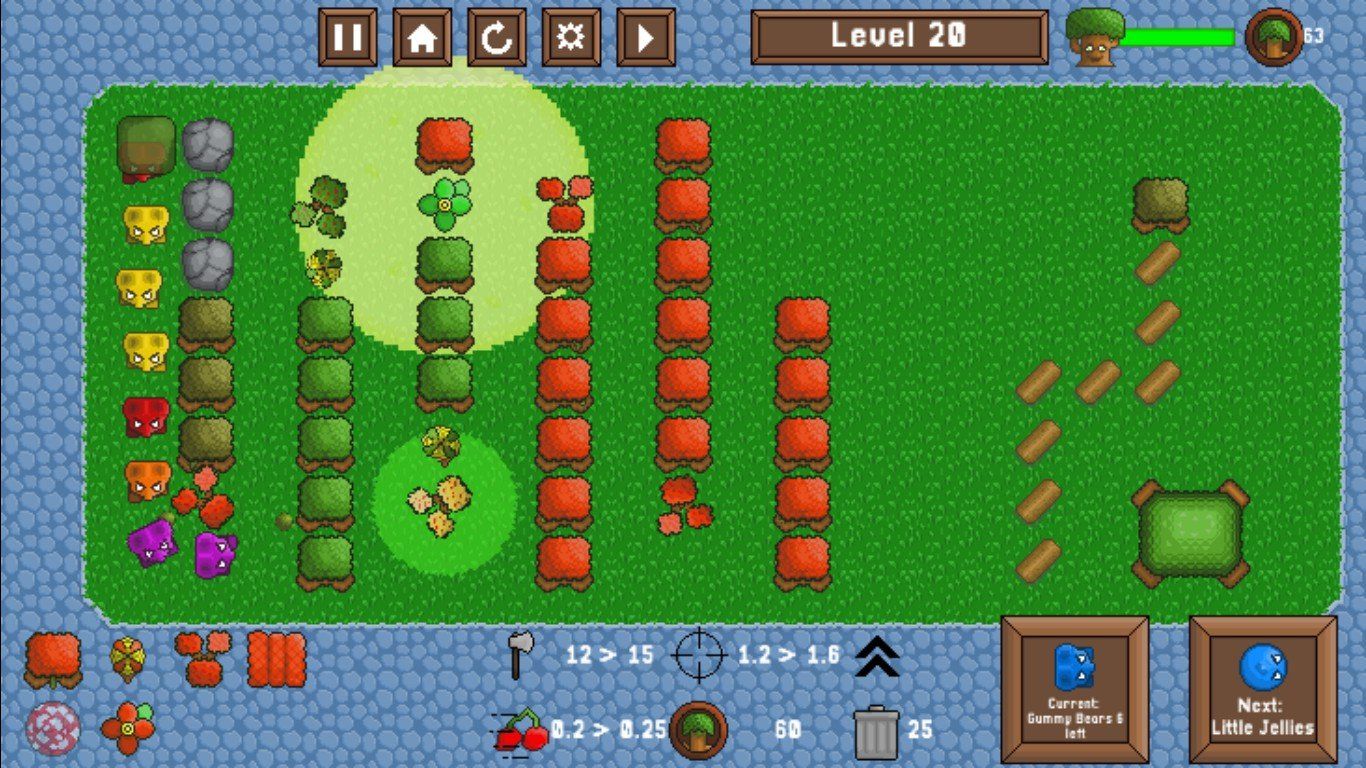Pick the red triple-bush cluster tower

[202, 657]
